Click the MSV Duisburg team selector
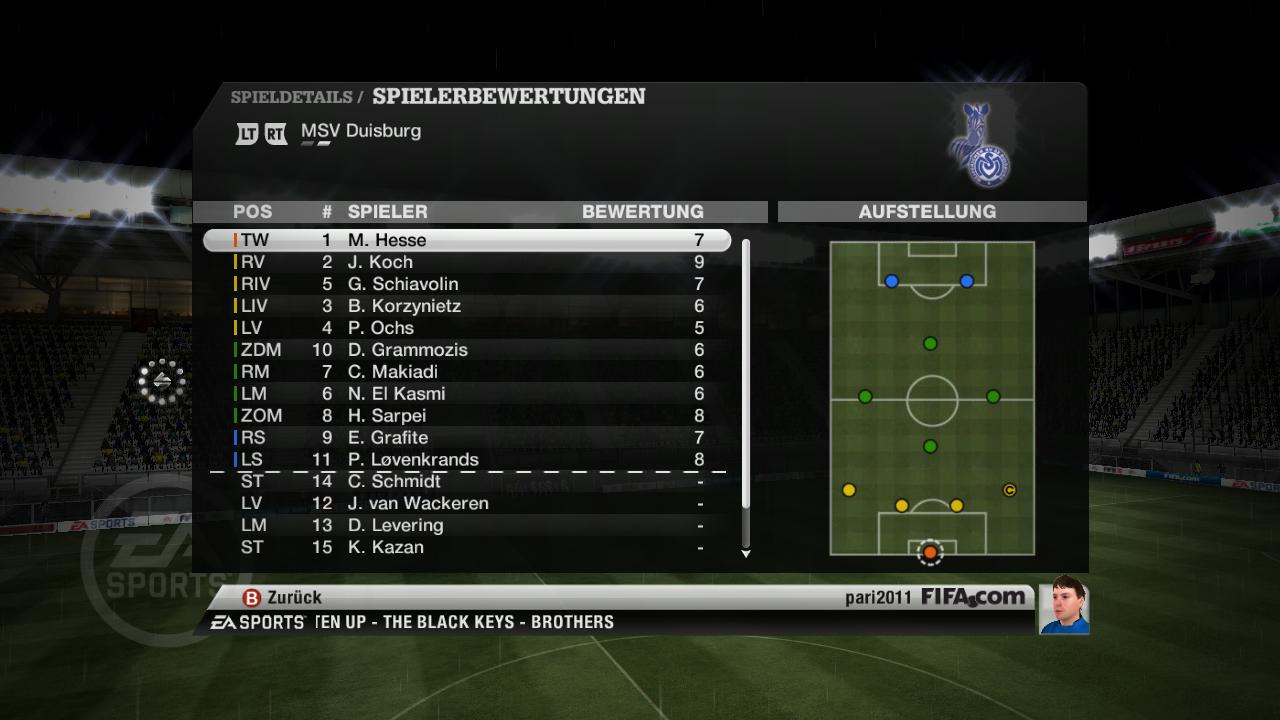Screen dimensions: 1280x720 point(360,131)
